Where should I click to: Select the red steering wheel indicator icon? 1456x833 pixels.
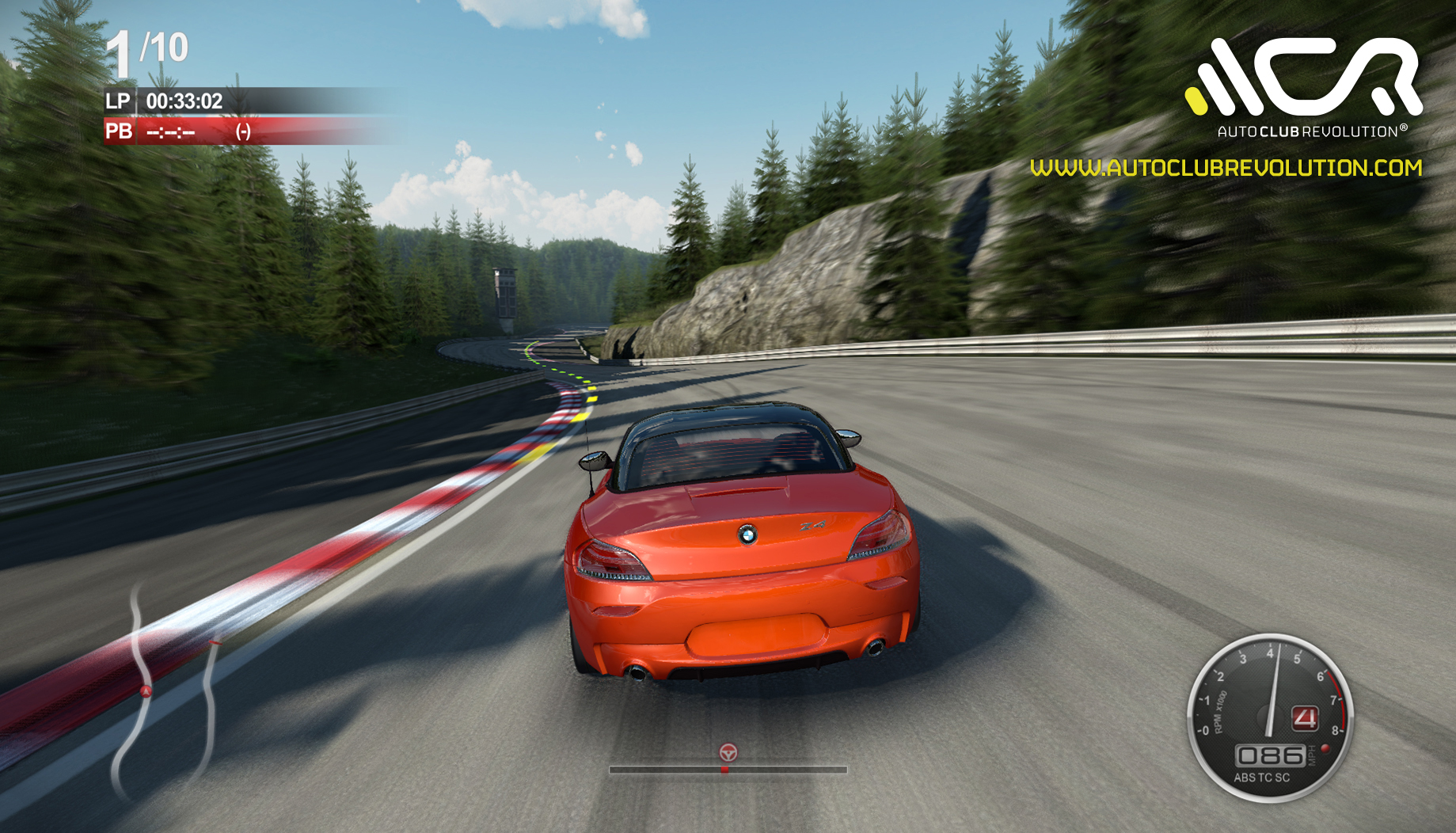coord(728,751)
